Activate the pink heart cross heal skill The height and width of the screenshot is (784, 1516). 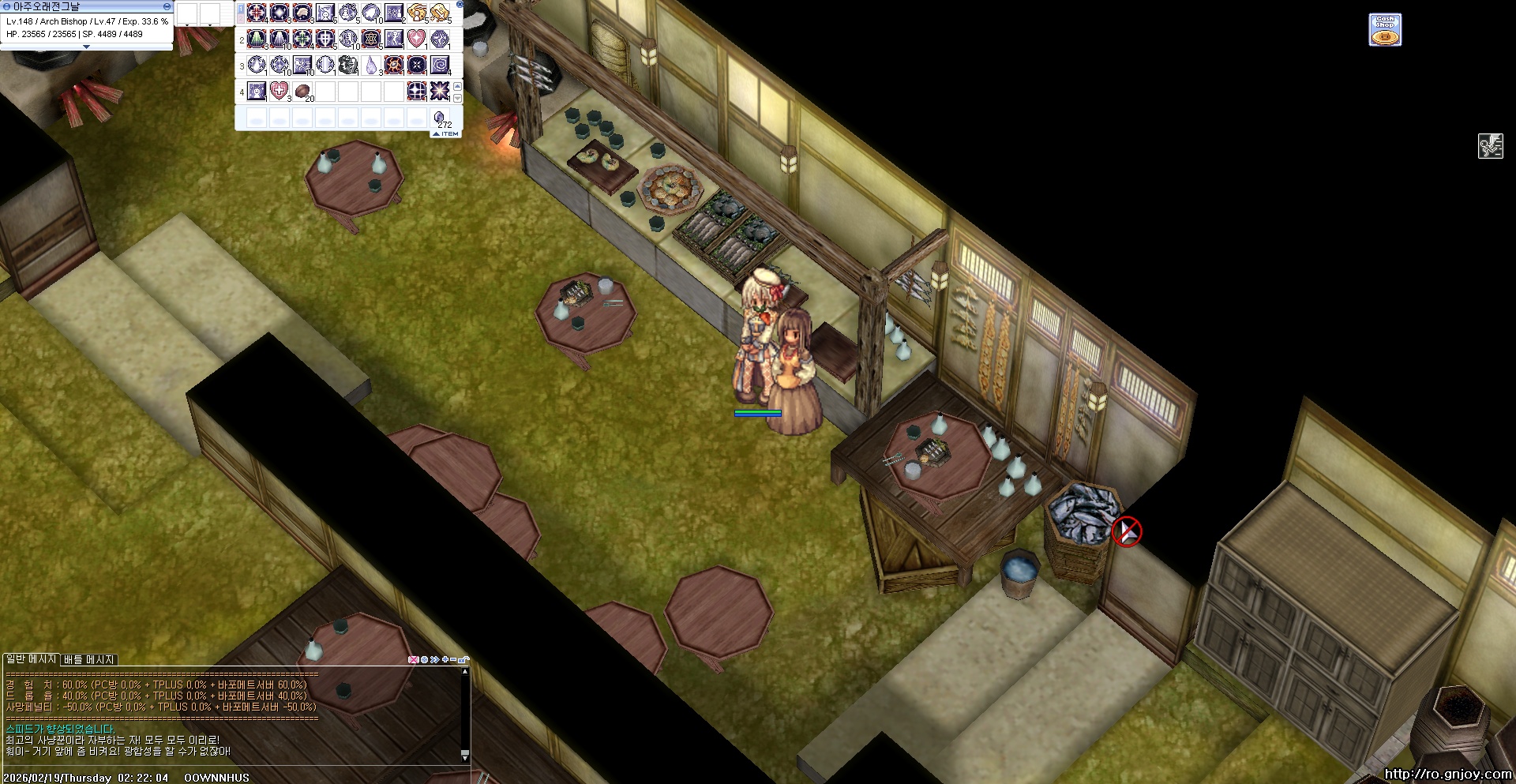click(279, 91)
